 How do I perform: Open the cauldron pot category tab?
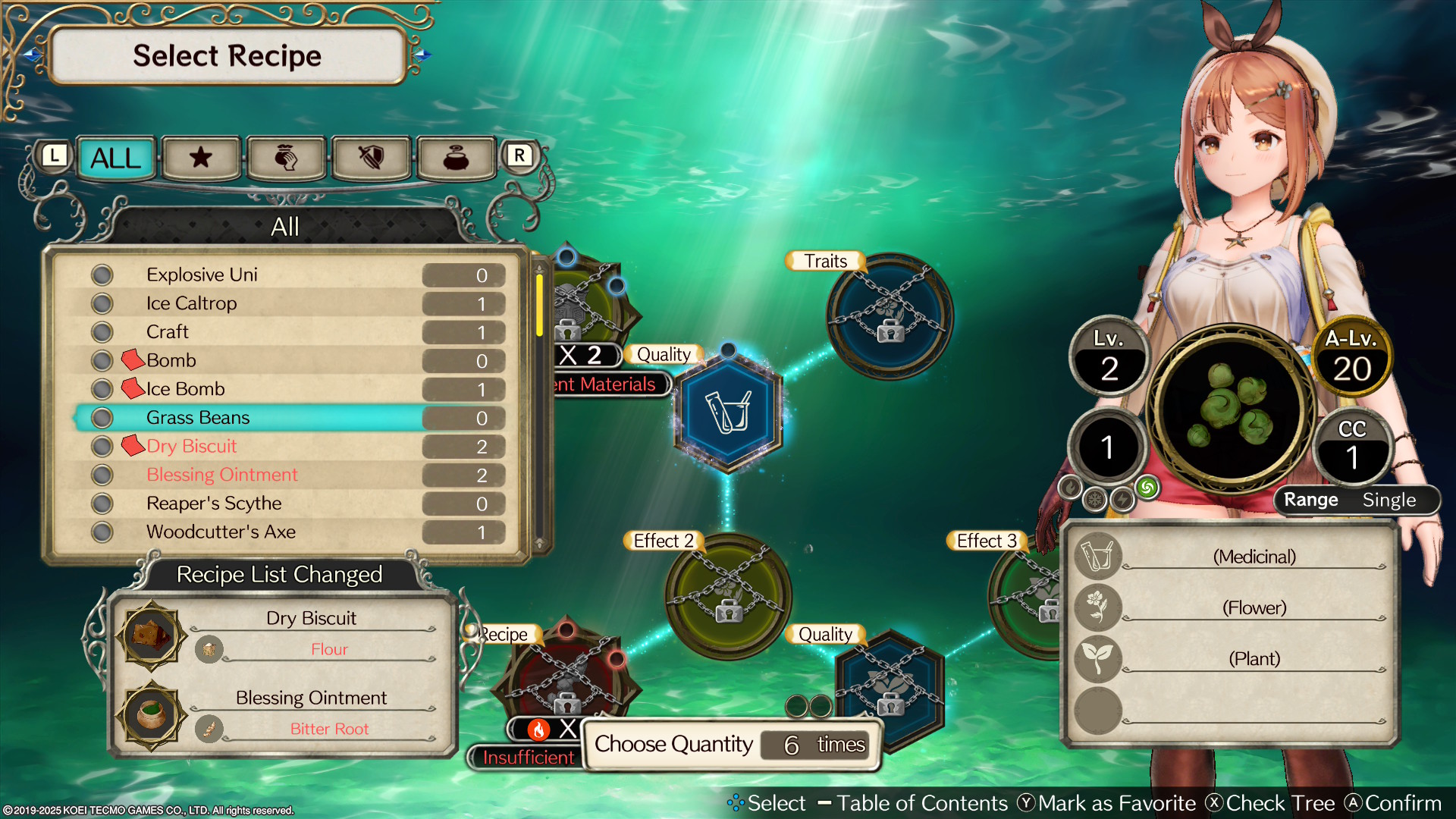456,158
